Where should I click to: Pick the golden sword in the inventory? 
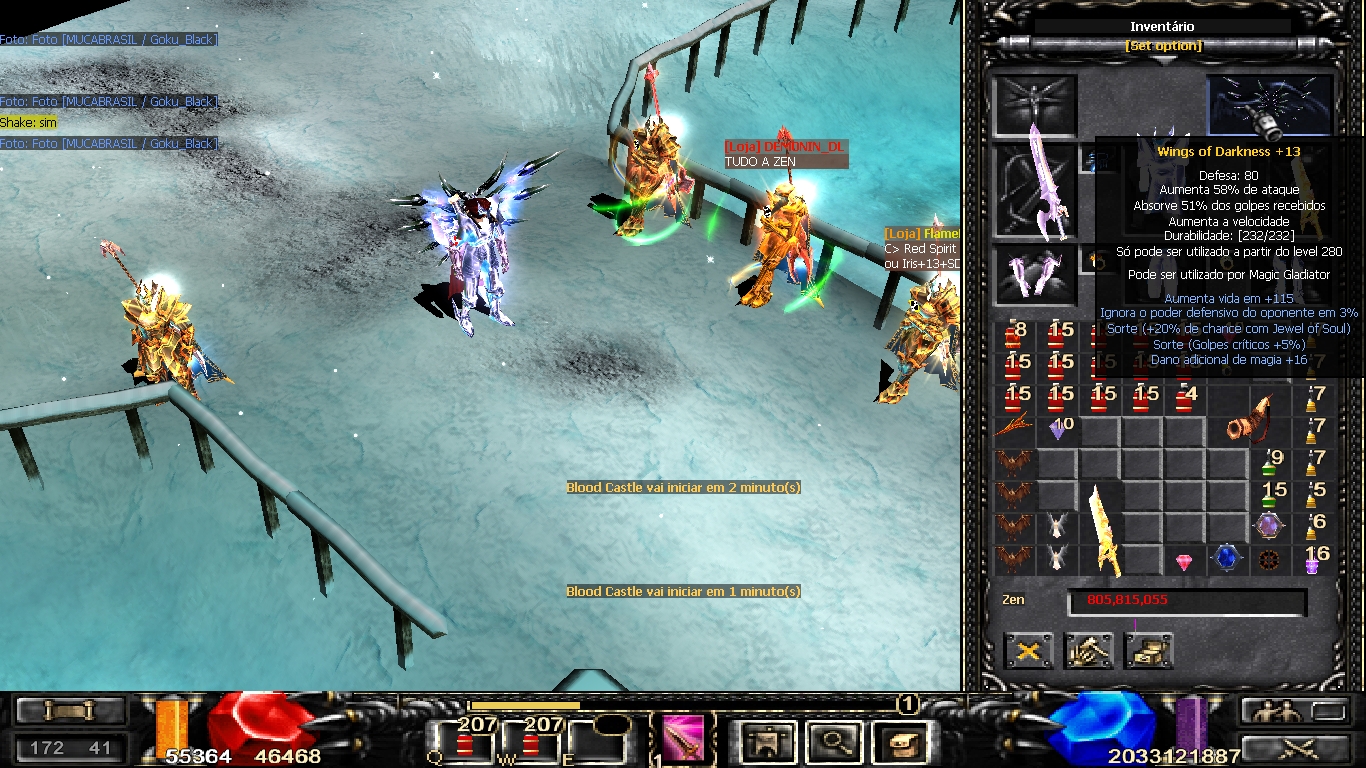(1105, 528)
